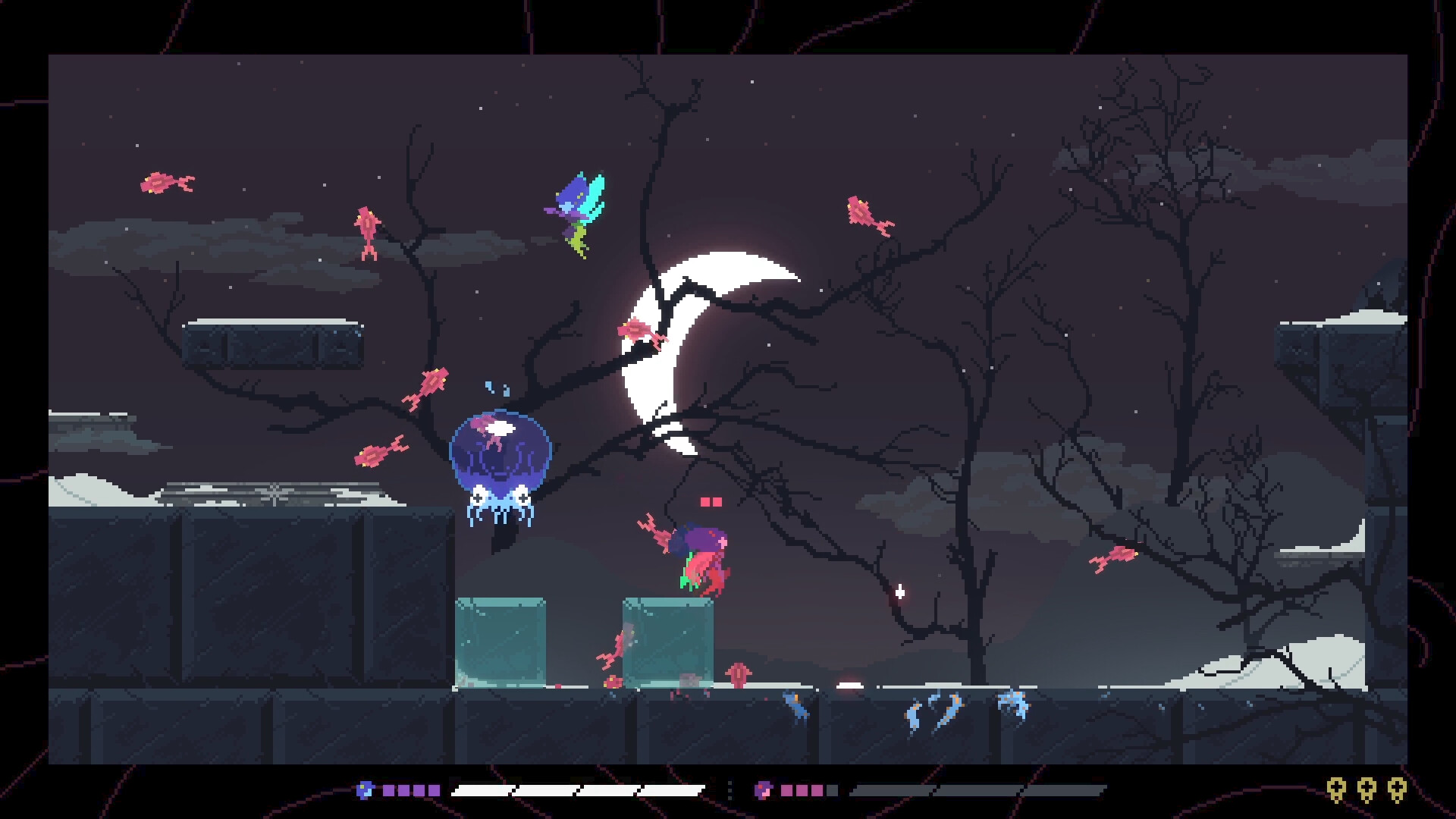This screenshot has width=1456, height=819.
Task: Click the middle golden key icon
Action: tap(1367, 790)
